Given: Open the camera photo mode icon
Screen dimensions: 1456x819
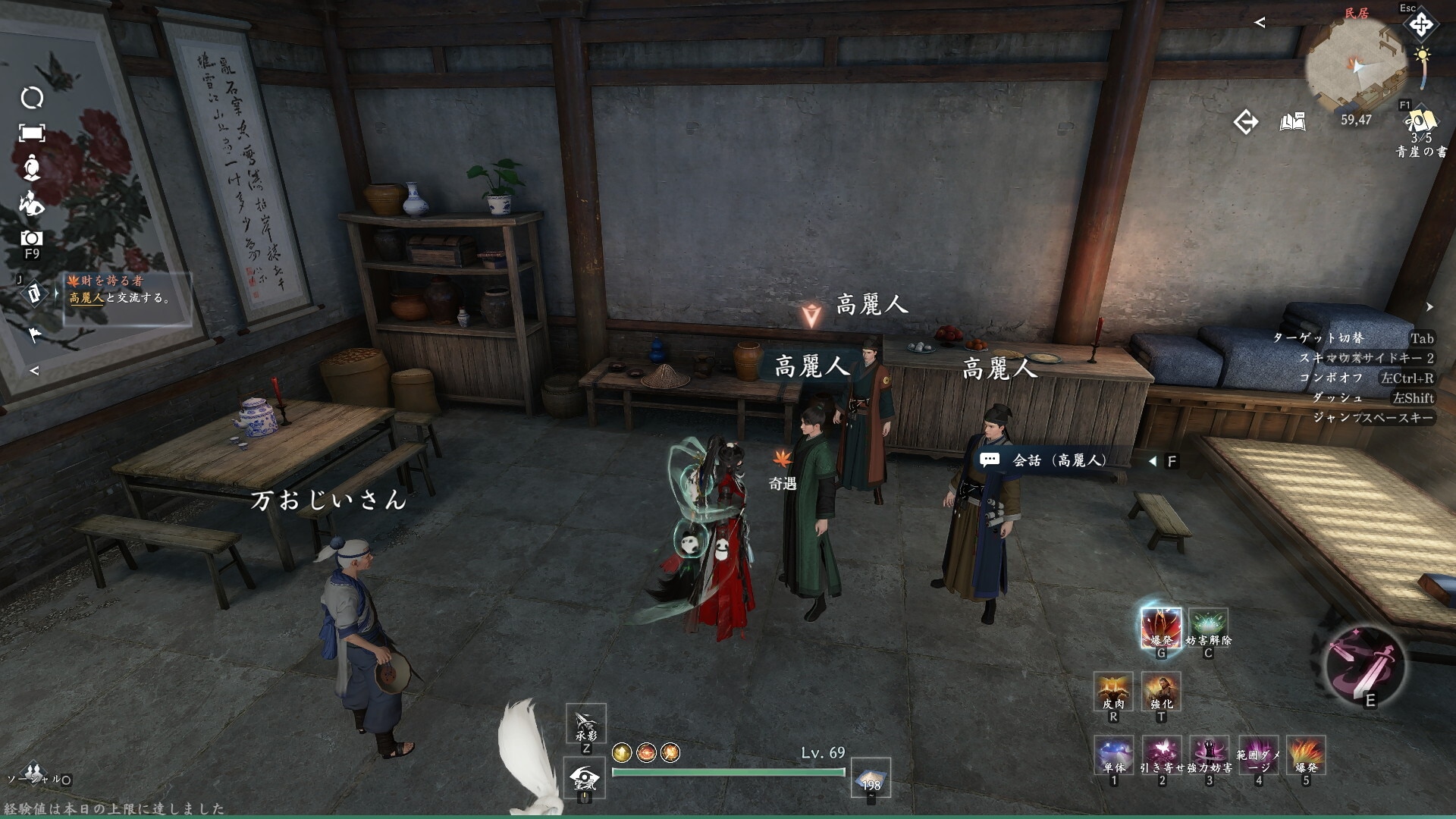Looking at the screenshot, I should coord(31,238).
